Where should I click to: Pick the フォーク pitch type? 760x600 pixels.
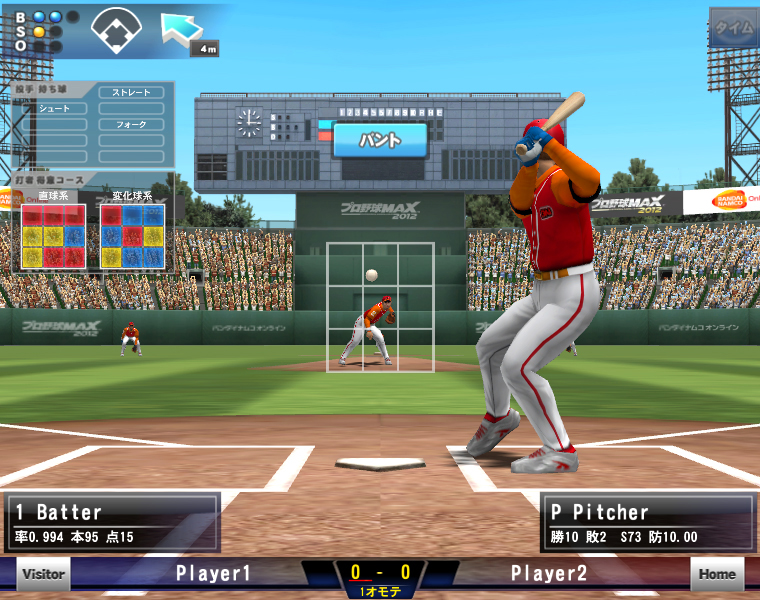click(x=131, y=125)
